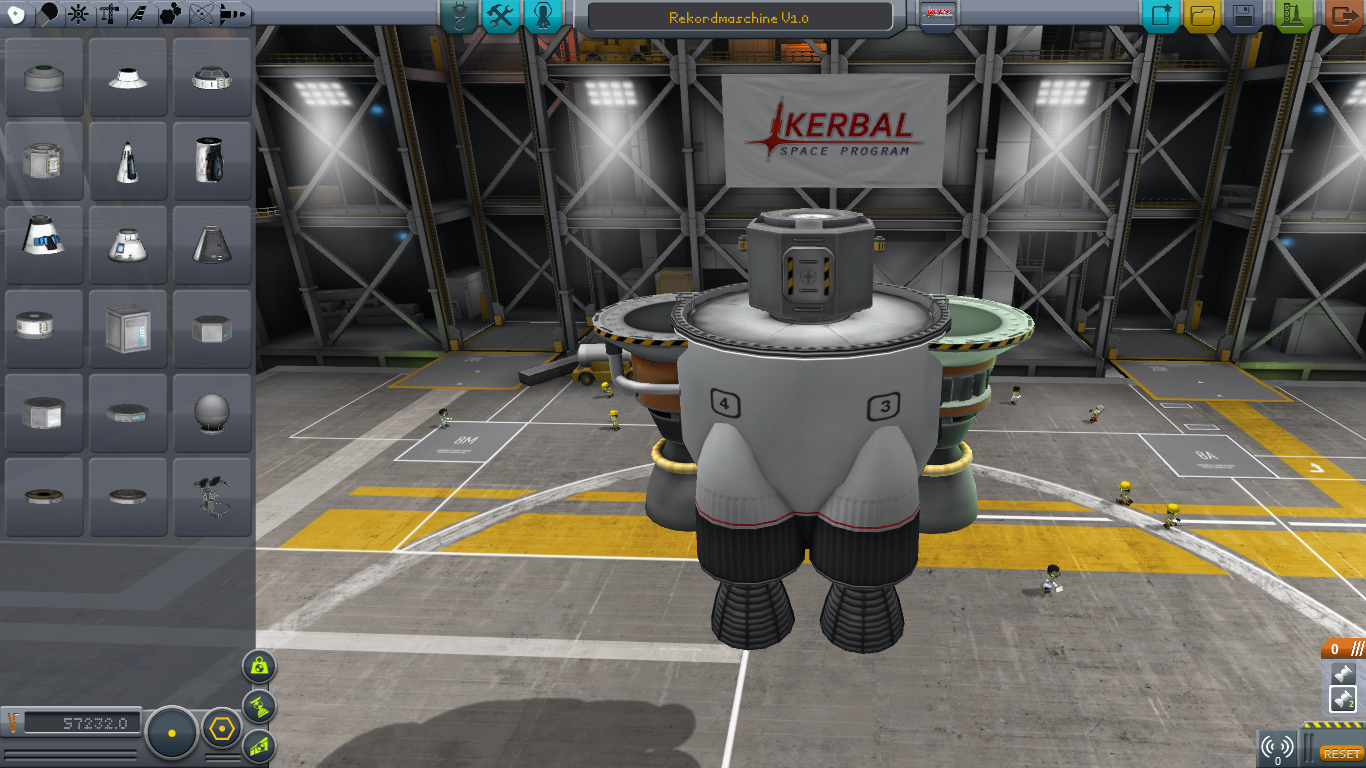The height and width of the screenshot is (768, 1366).
Task: Launch the rocket with the green button
Action: click(1295, 16)
